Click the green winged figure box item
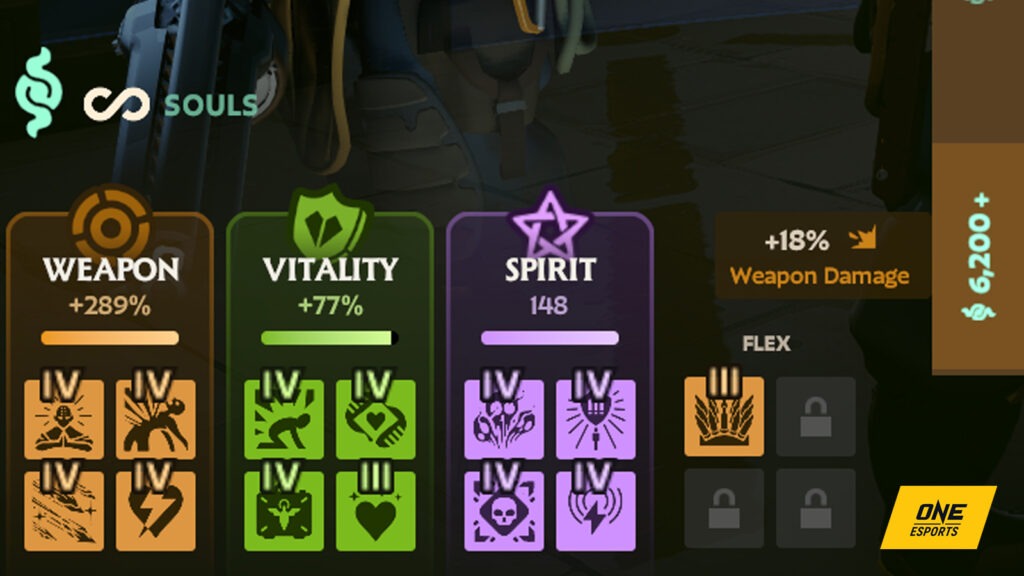Screen dimensions: 1024x576 click(284, 511)
